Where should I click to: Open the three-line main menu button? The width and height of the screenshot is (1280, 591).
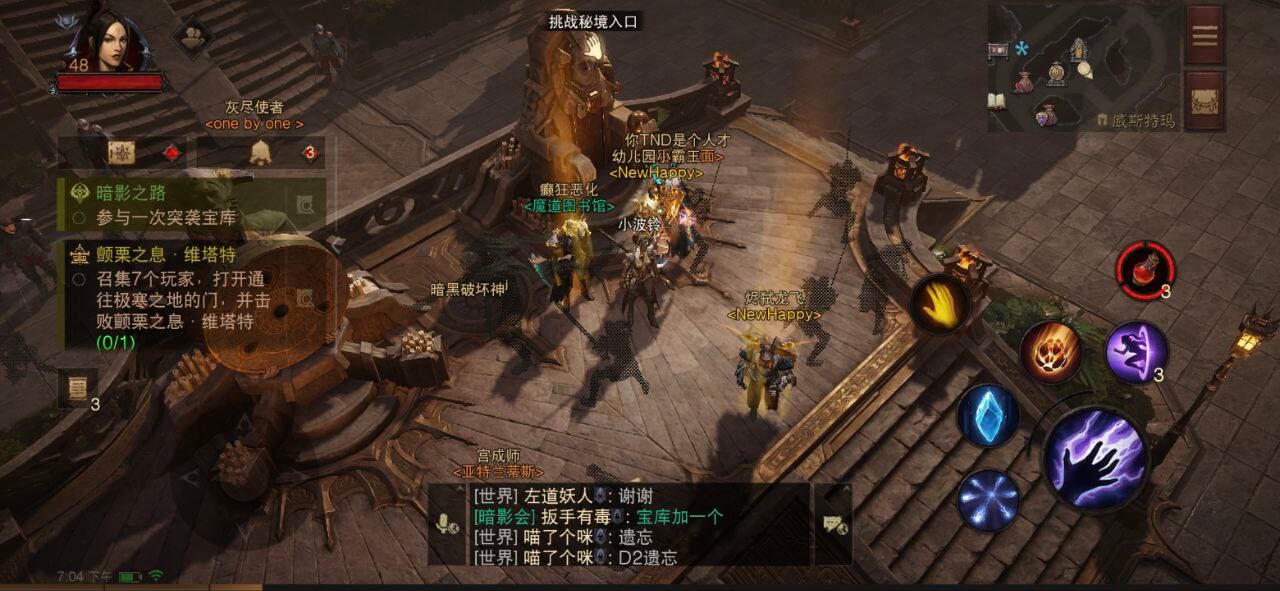(x=1205, y=36)
